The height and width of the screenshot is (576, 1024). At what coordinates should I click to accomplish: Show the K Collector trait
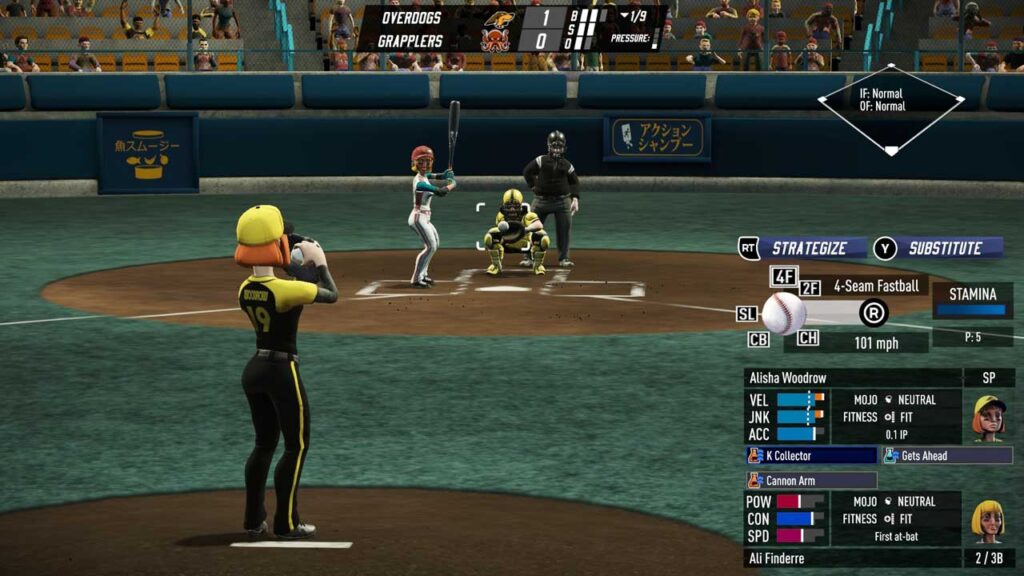click(811, 455)
